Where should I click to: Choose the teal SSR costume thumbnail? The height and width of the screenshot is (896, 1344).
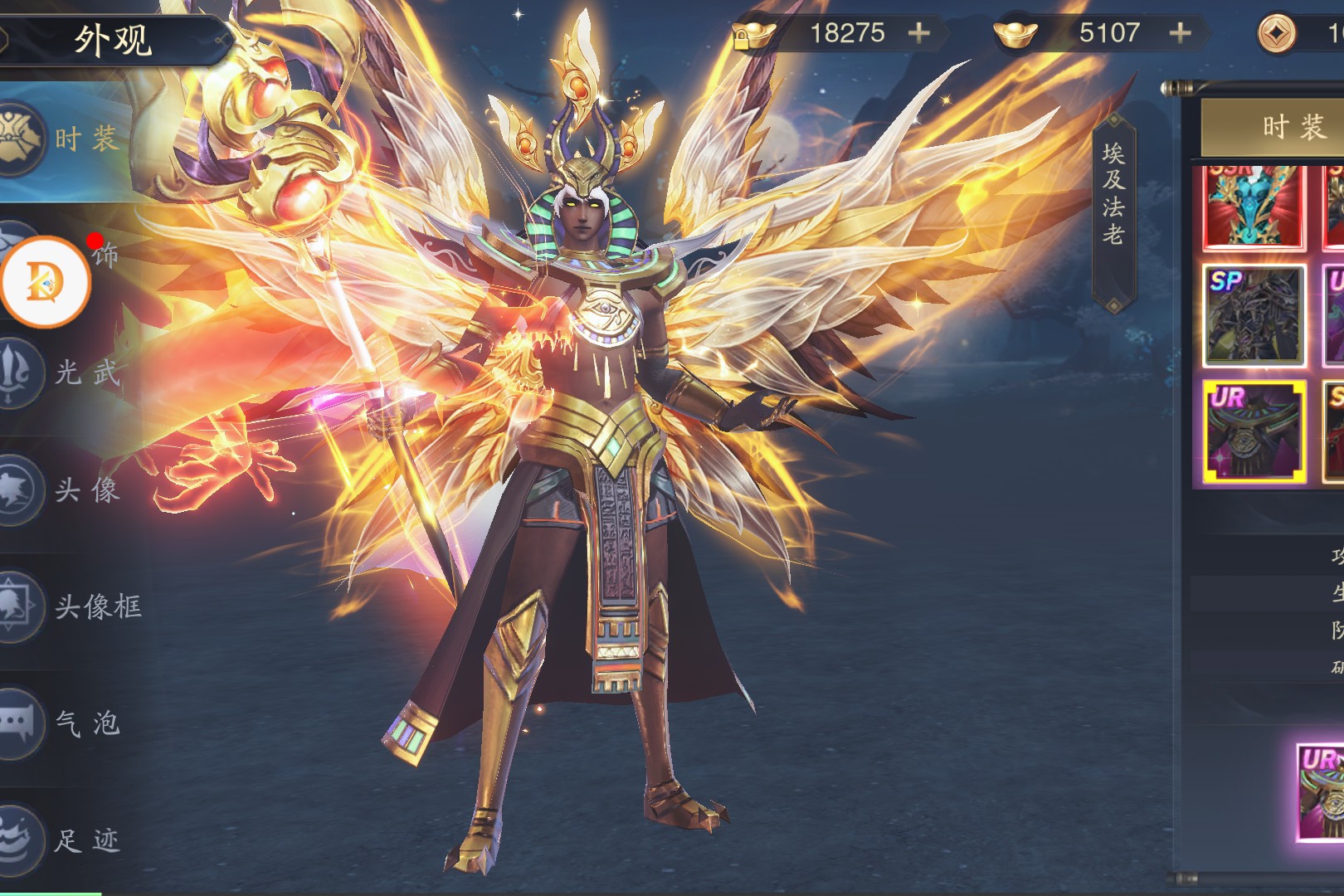[x=1254, y=207]
